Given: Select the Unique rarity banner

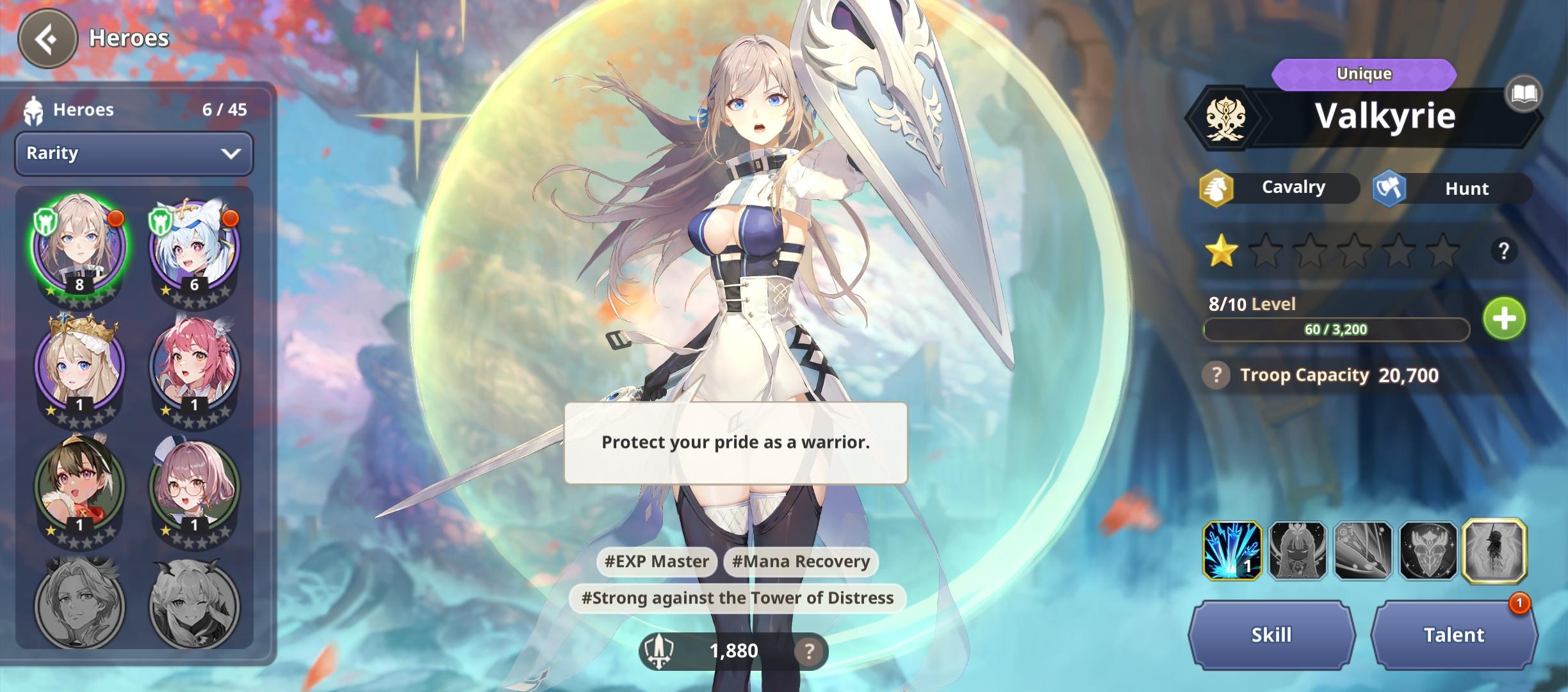Looking at the screenshot, I should click(x=1364, y=74).
